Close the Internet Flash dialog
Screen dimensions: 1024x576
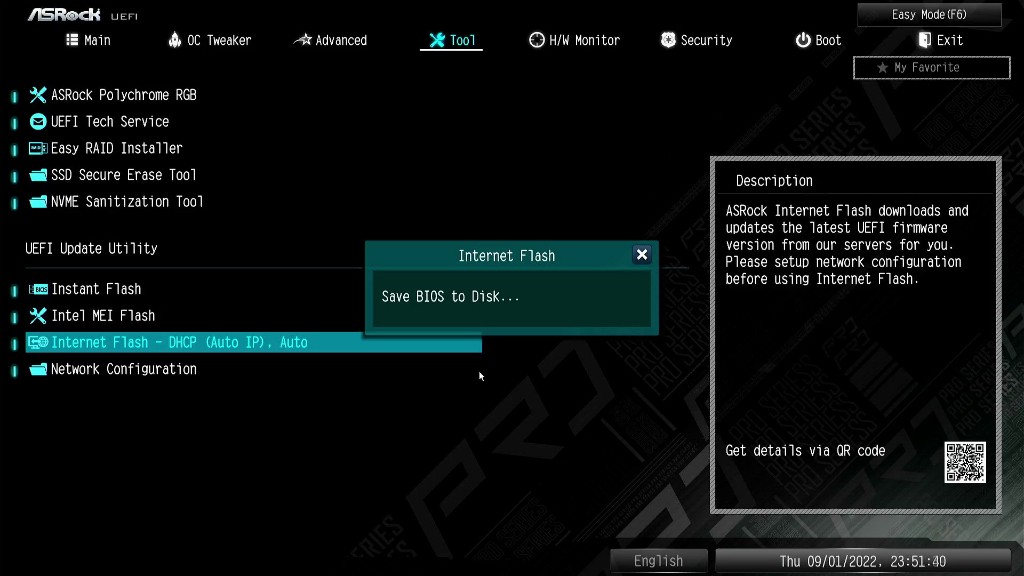642,255
